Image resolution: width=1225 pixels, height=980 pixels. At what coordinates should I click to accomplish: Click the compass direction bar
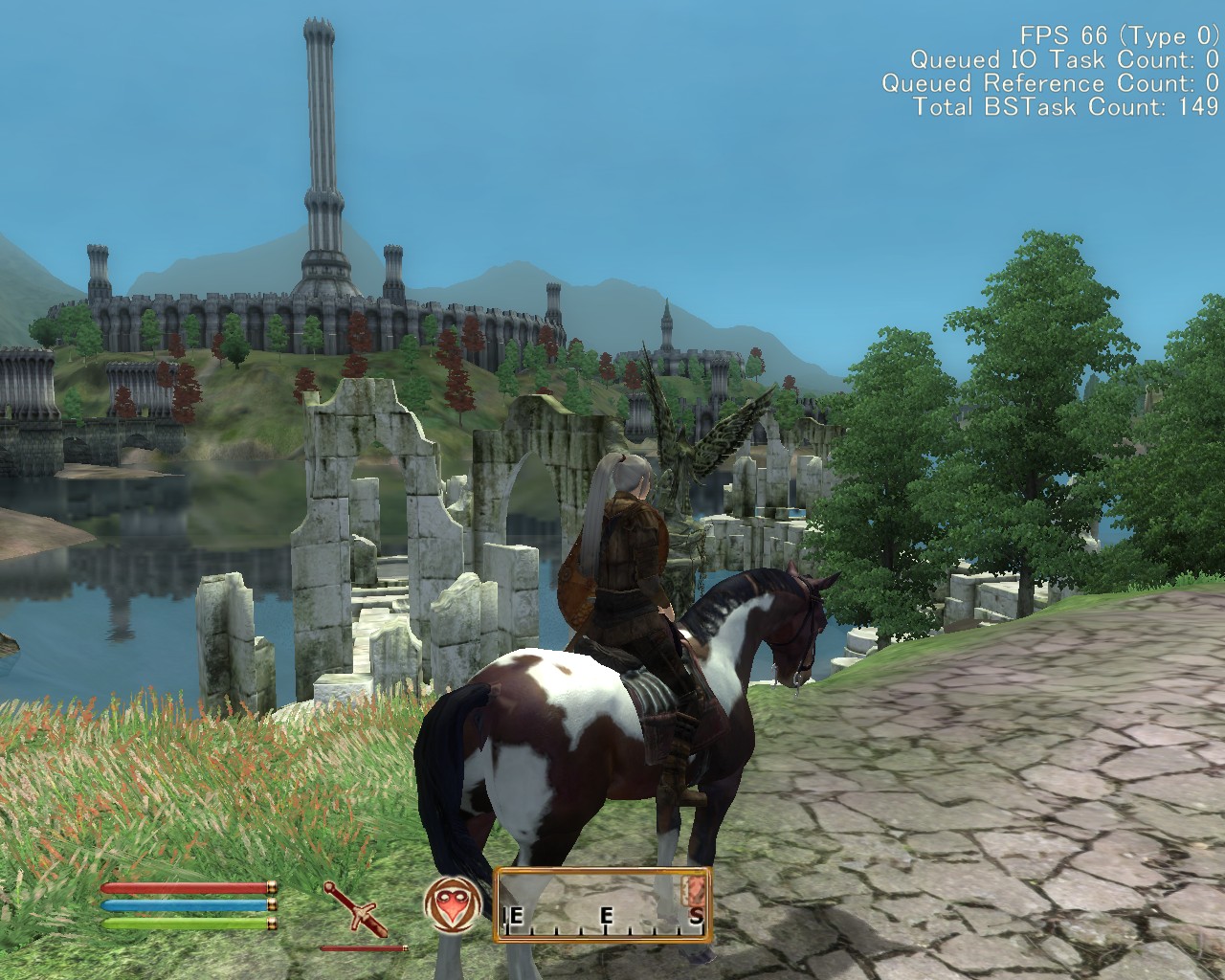coord(603,904)
